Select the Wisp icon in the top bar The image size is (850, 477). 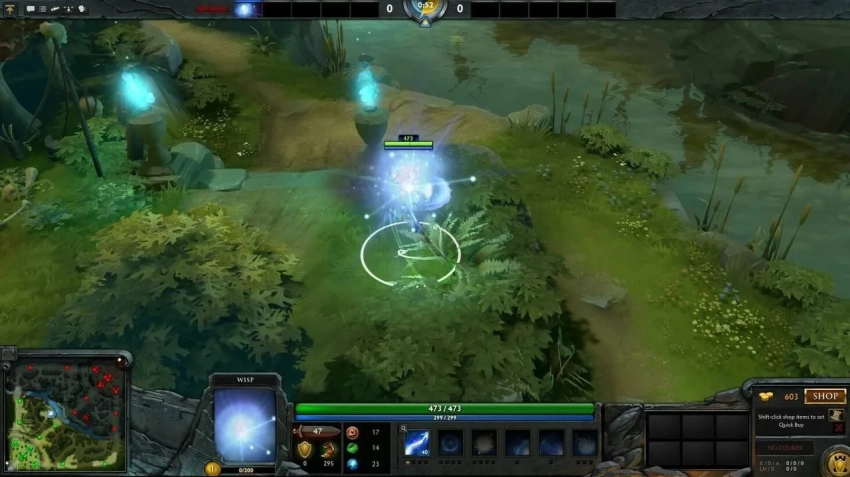247,9
